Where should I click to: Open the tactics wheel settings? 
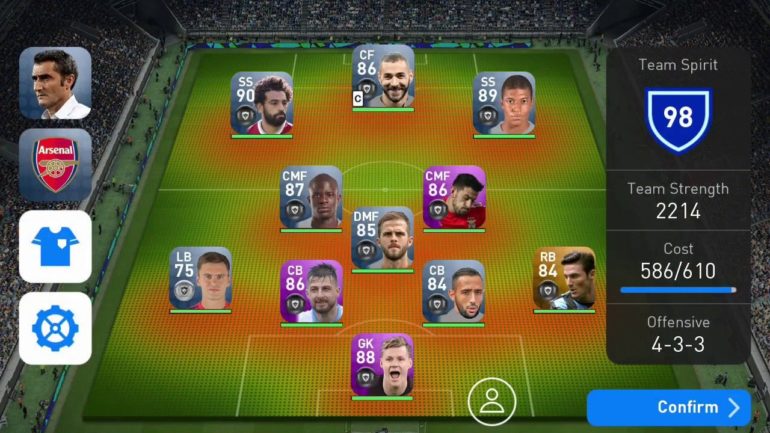click(x=55, y=328)
